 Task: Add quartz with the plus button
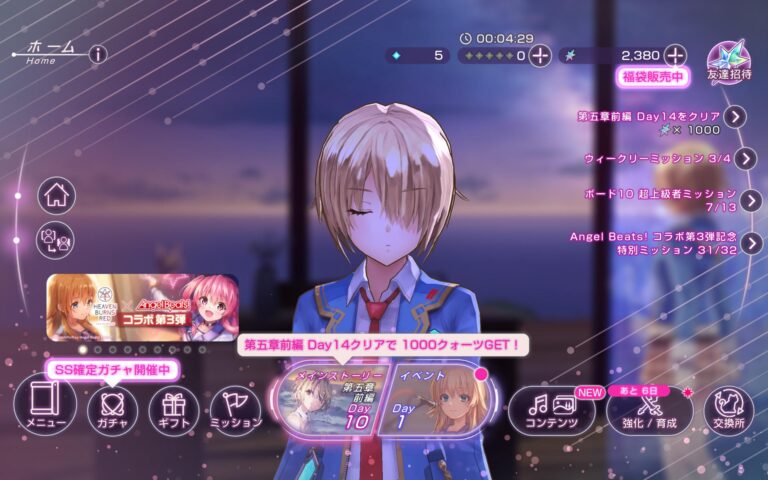pyautogui.click(x=676, y=55)
